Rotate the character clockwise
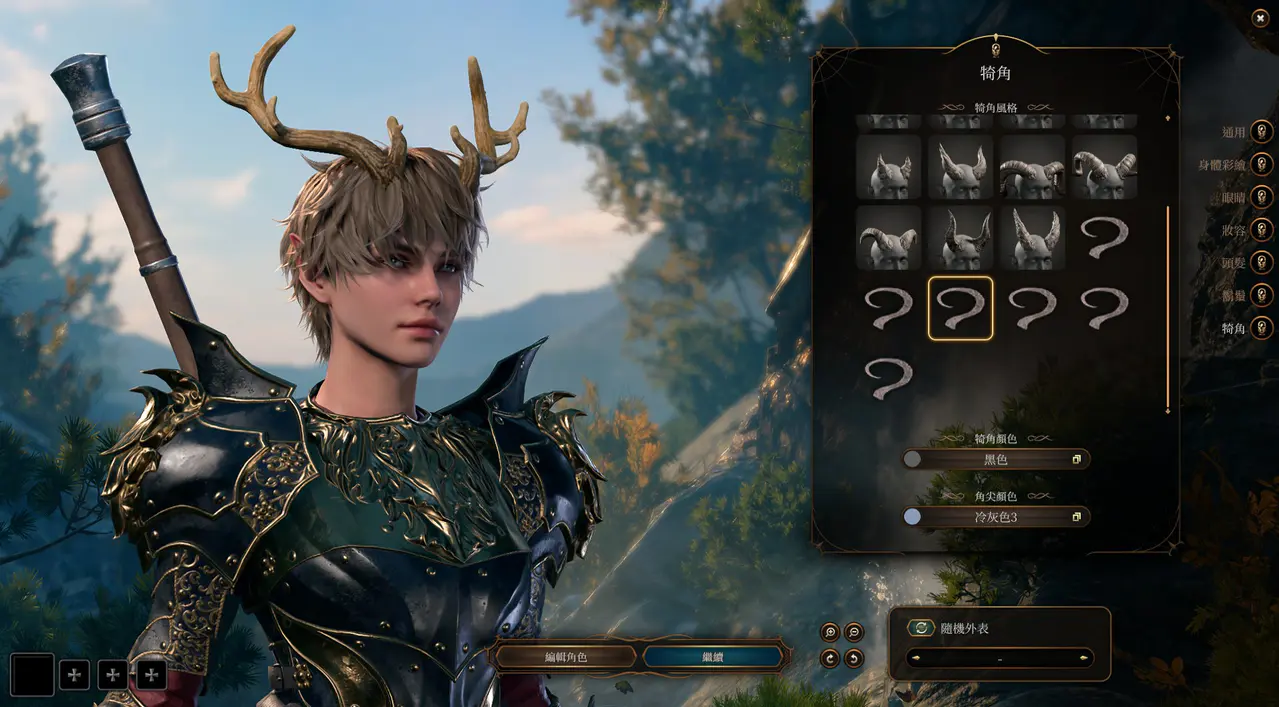The image size is (1279, 707). pyautogui.click(x=829, y=658)
